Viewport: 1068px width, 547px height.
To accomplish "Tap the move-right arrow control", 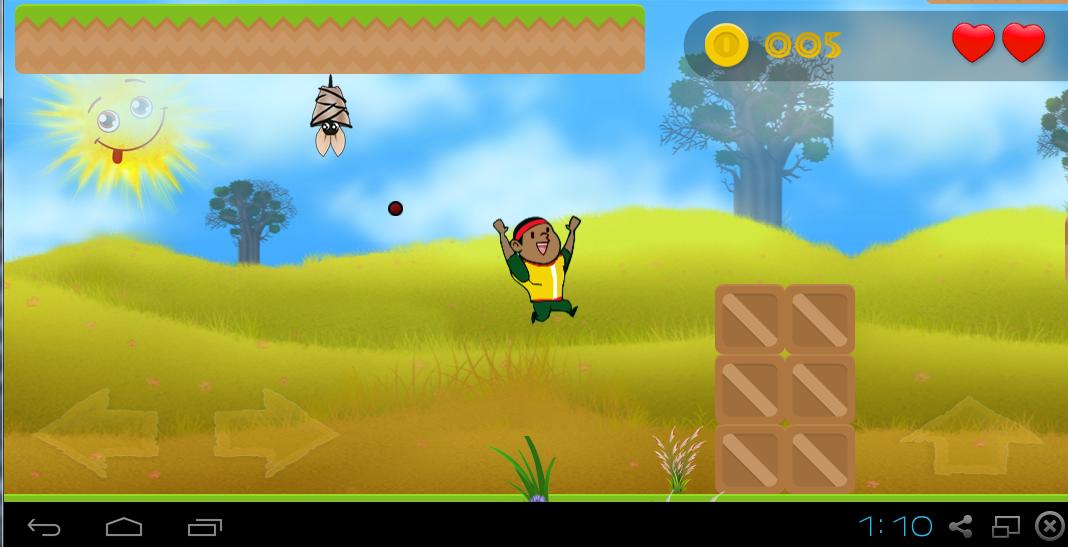I will pos(275,433).
